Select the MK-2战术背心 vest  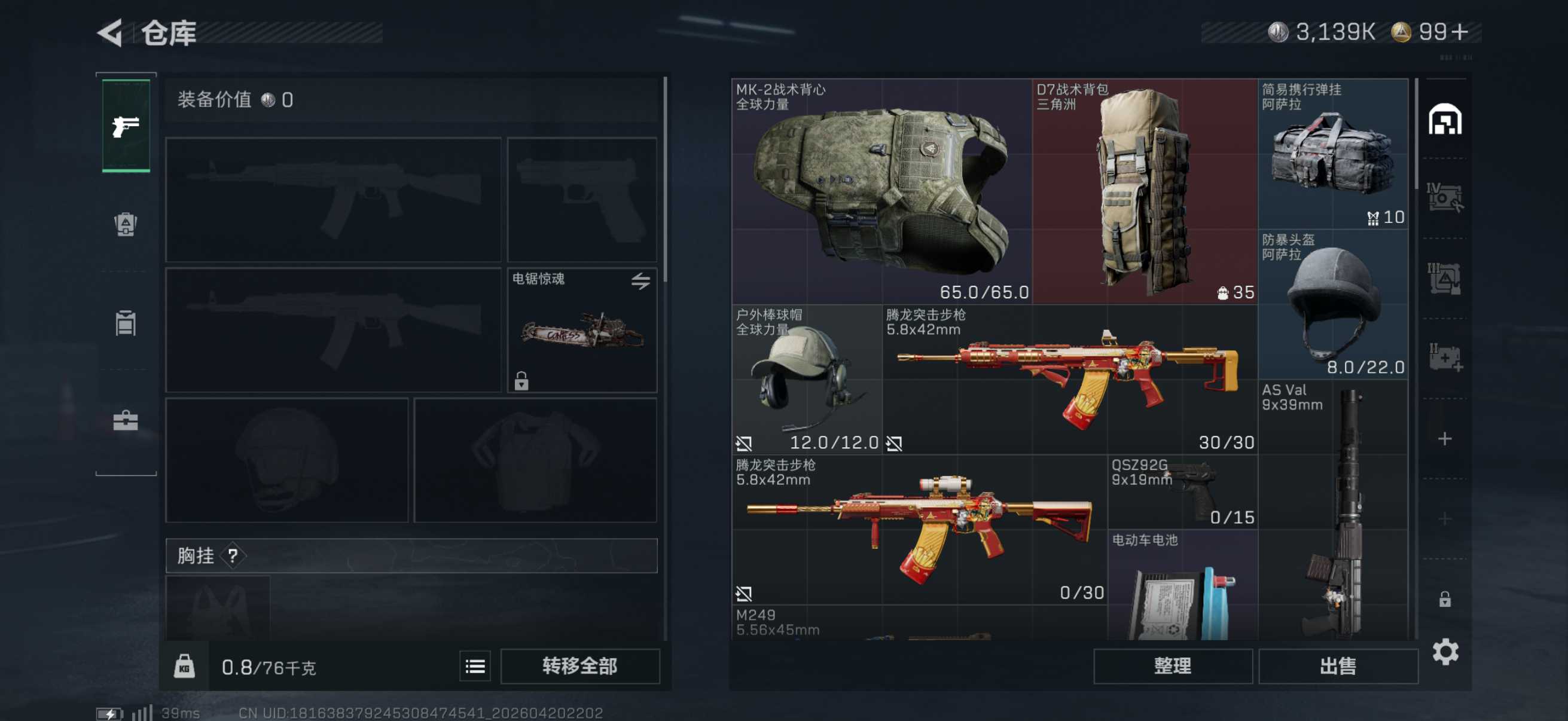[x=881, y=191]
